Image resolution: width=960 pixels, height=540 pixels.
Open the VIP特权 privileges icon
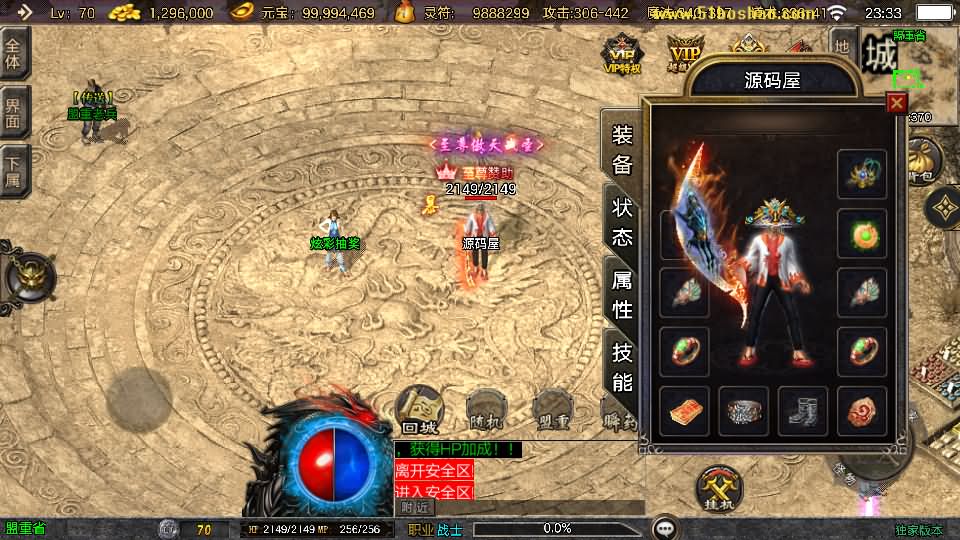click(x=621, y=55)
